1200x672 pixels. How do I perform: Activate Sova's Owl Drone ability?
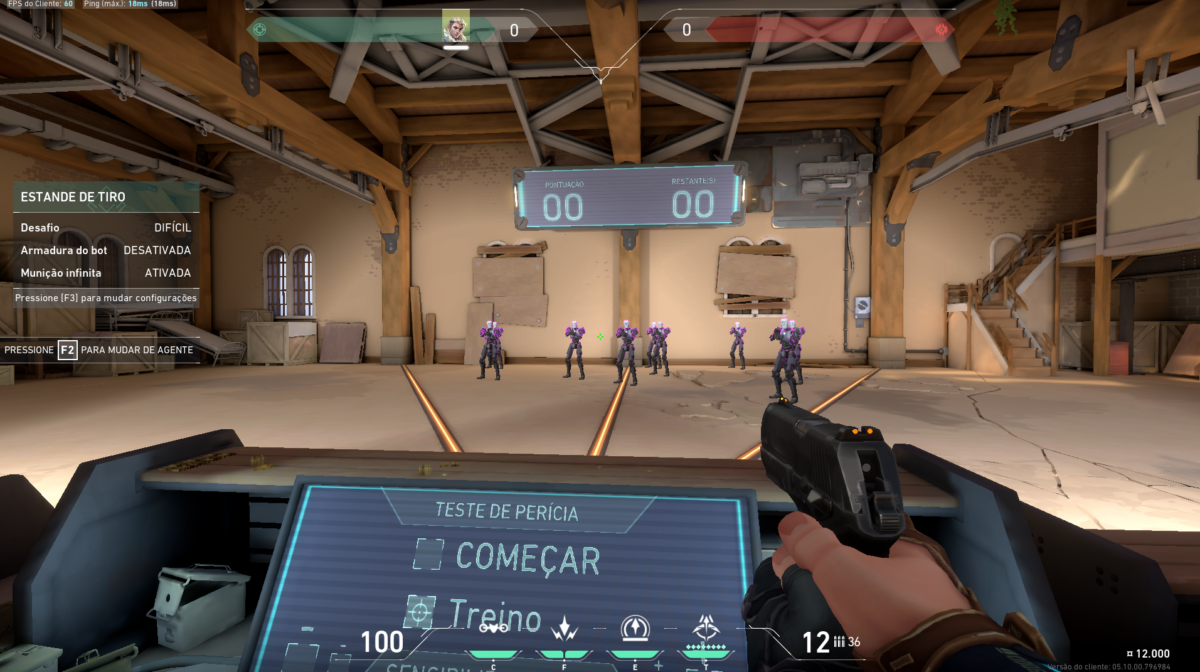(493, 629)
